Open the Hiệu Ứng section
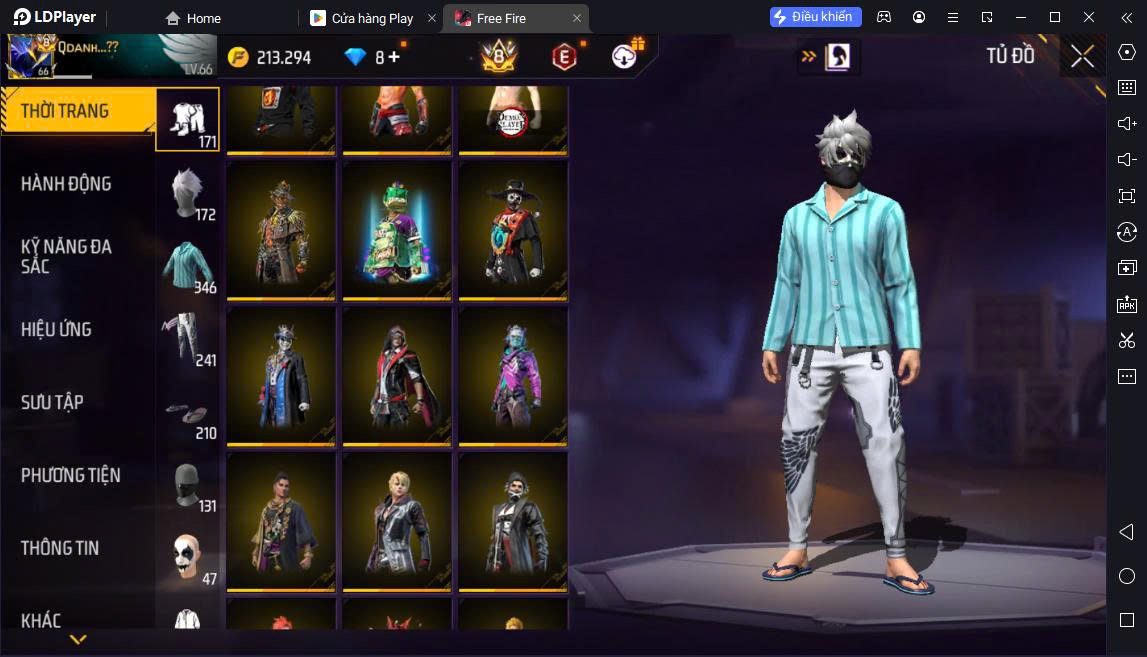The height and width of the screenshot is (657, 1147). pyautogui.click(x=56, y=329)
